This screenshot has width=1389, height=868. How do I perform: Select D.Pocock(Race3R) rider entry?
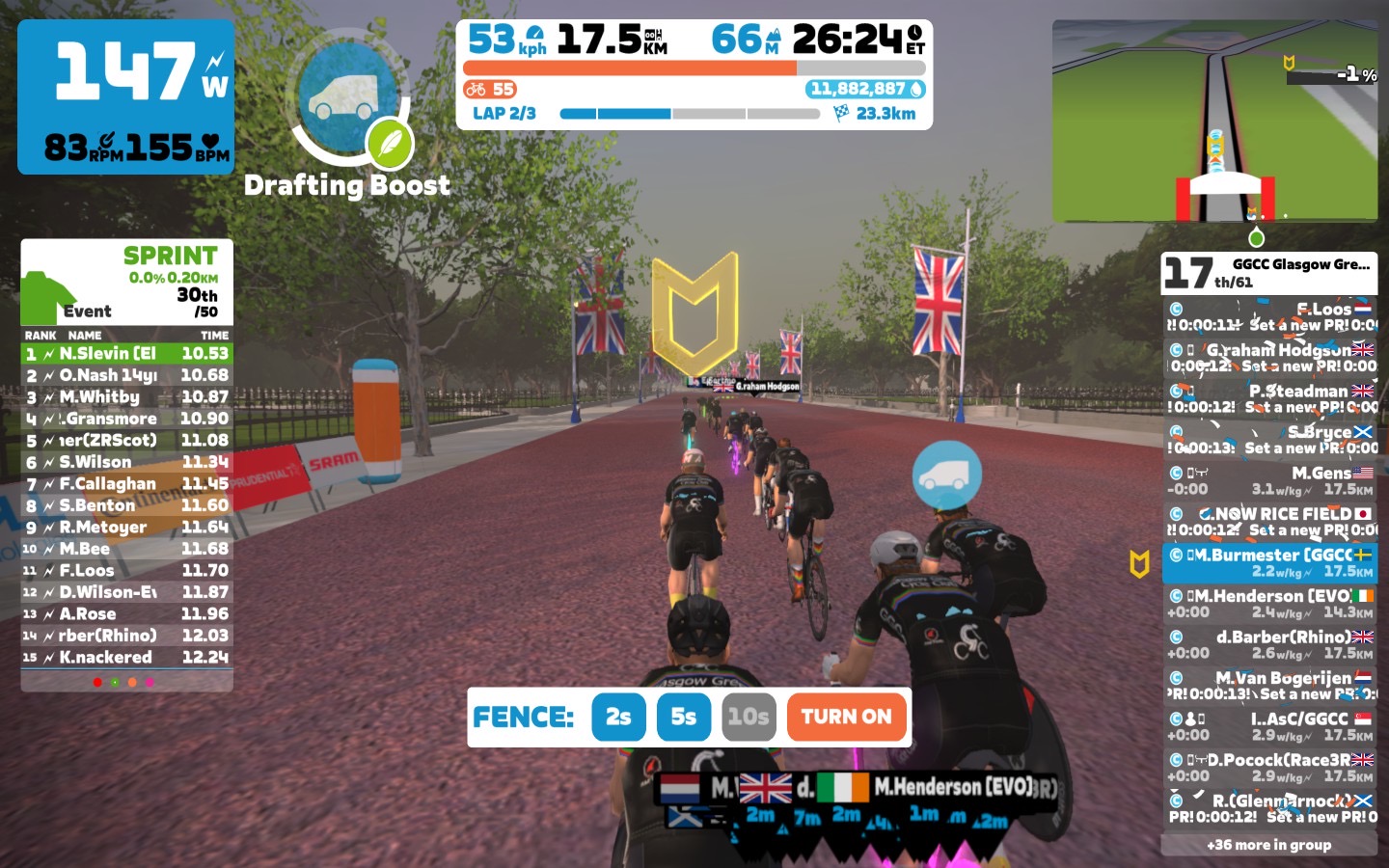[x=1268, y=768]
